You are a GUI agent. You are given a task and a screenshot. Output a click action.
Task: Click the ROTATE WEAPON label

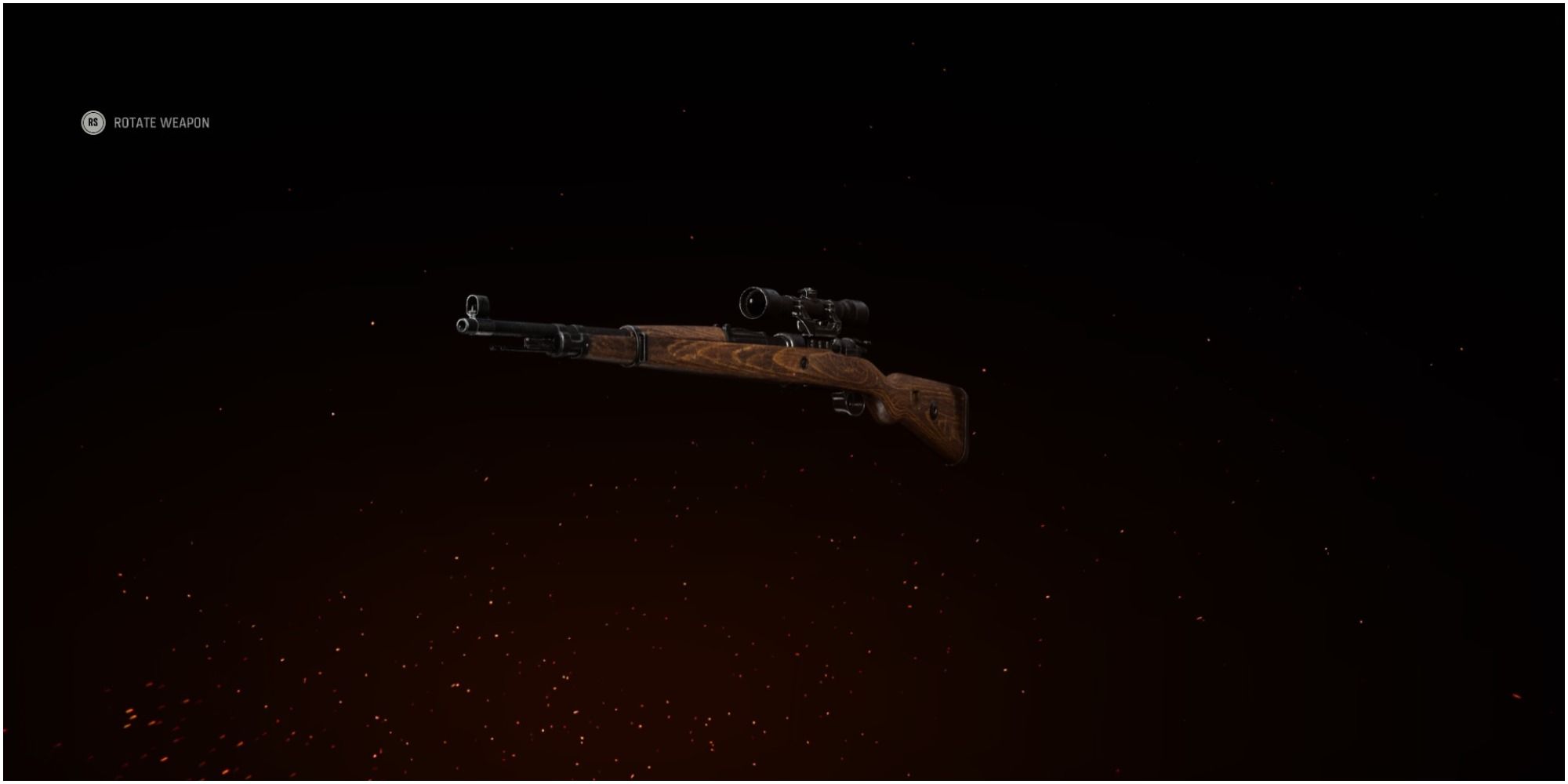coord(162,123)
